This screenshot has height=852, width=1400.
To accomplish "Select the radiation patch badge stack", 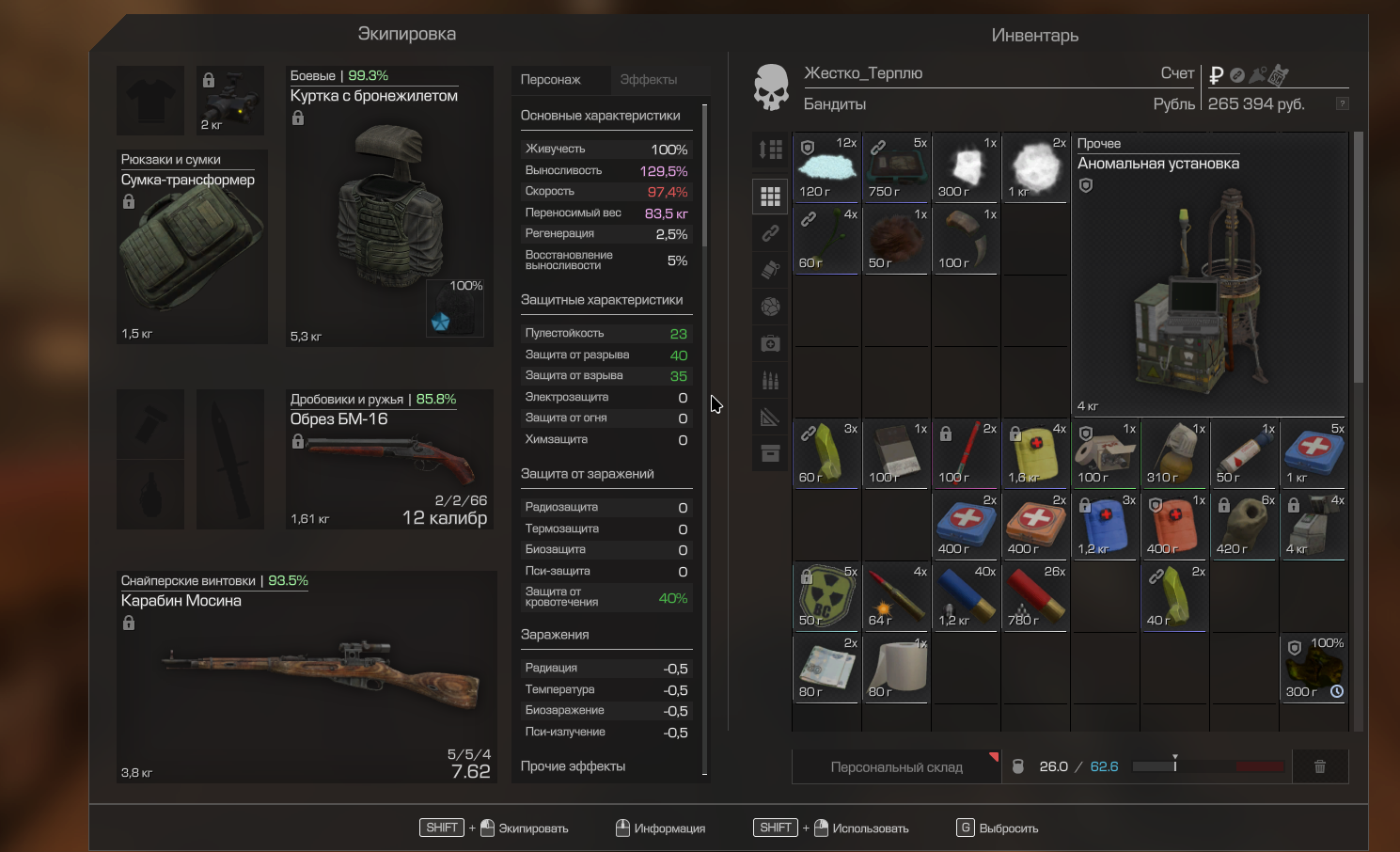I will click(x=826, y=596).
